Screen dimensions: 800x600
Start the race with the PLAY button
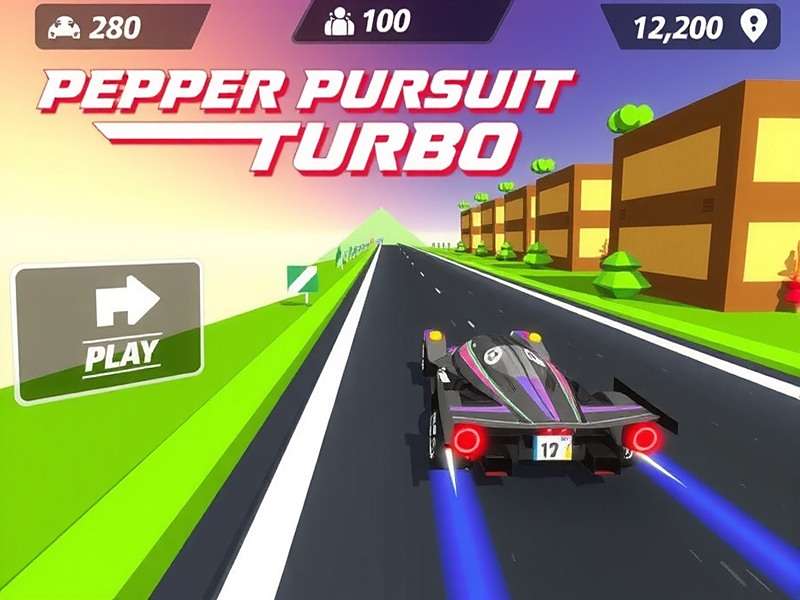[109, 330]
